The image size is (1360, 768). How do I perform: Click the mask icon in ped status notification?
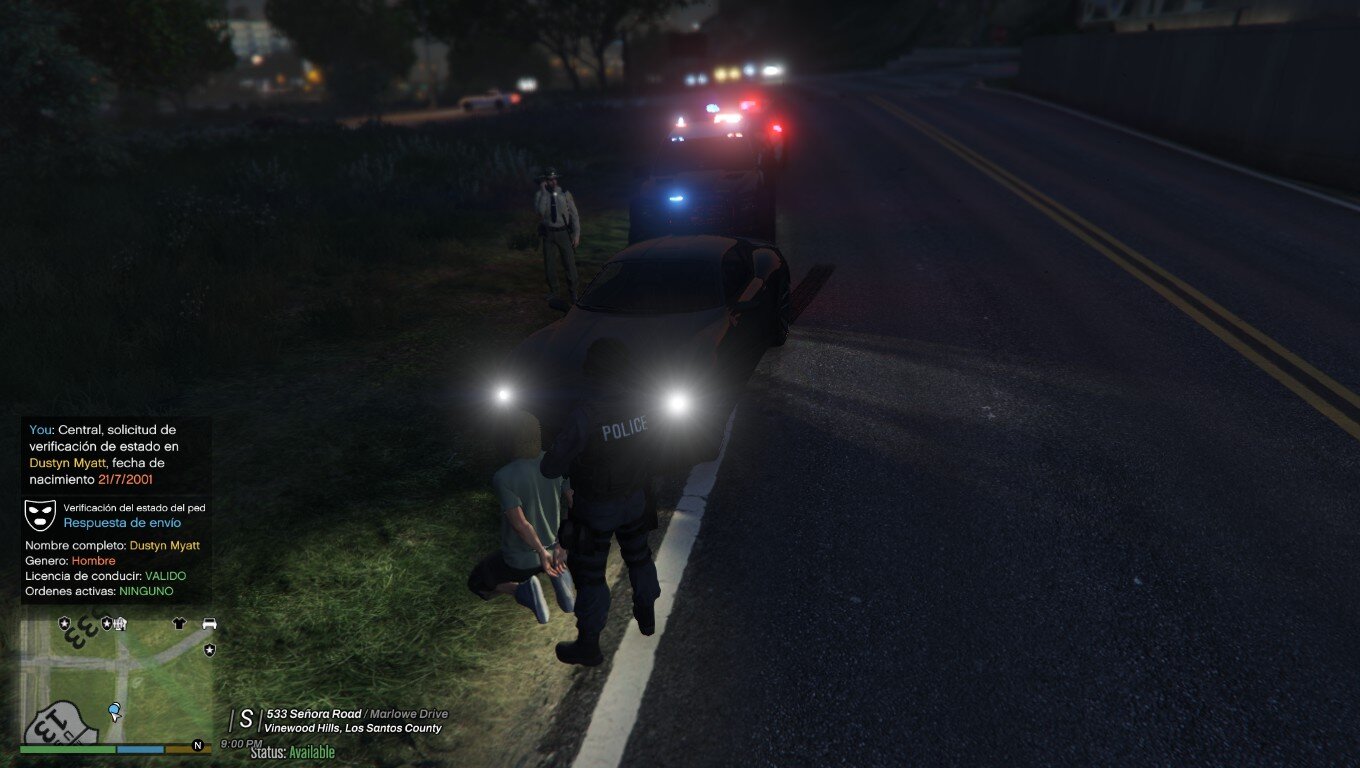pyautogui.click(x=39, y=515)
